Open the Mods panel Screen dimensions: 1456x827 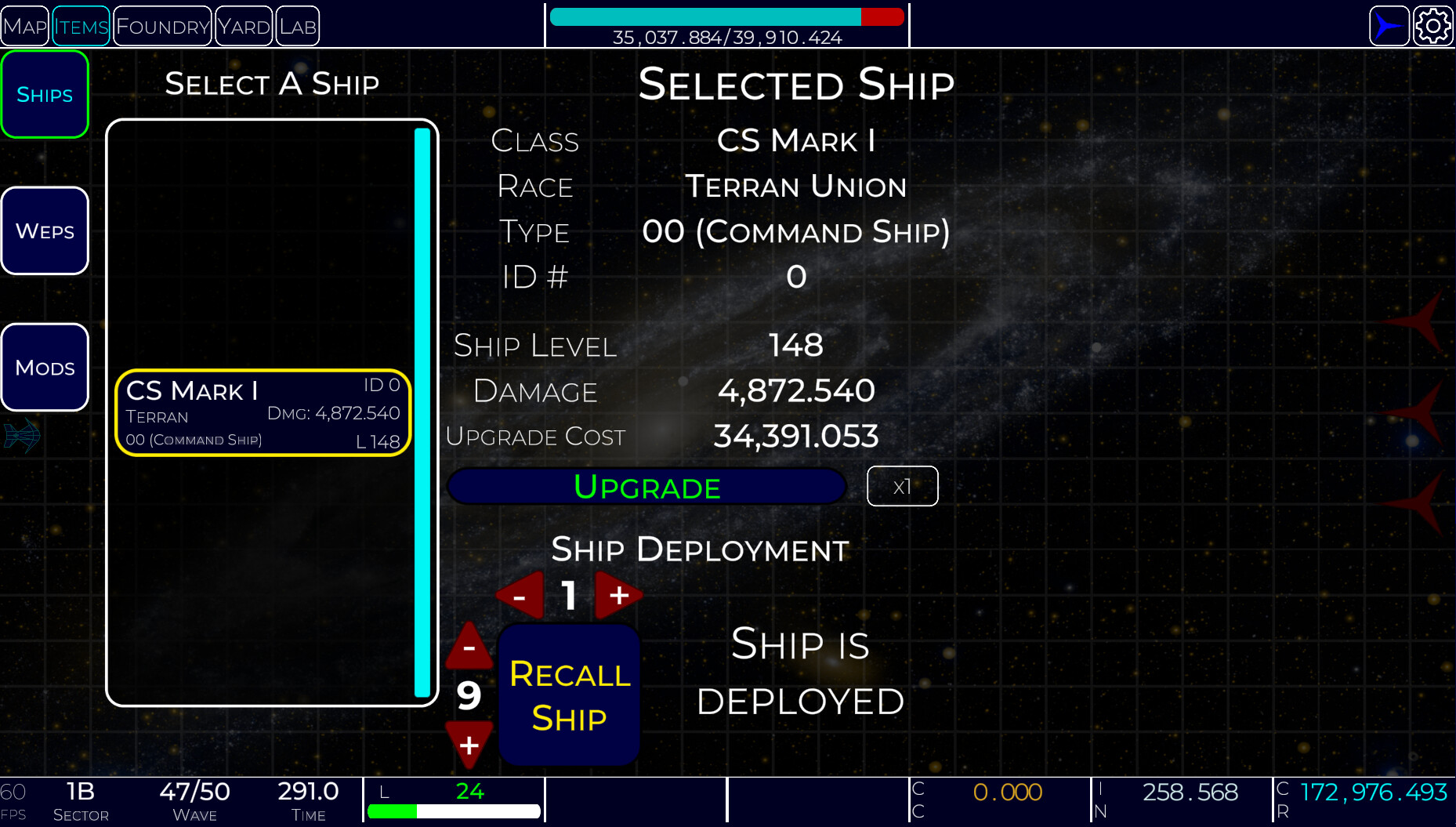pyautogui.click(x=44, y=366)
